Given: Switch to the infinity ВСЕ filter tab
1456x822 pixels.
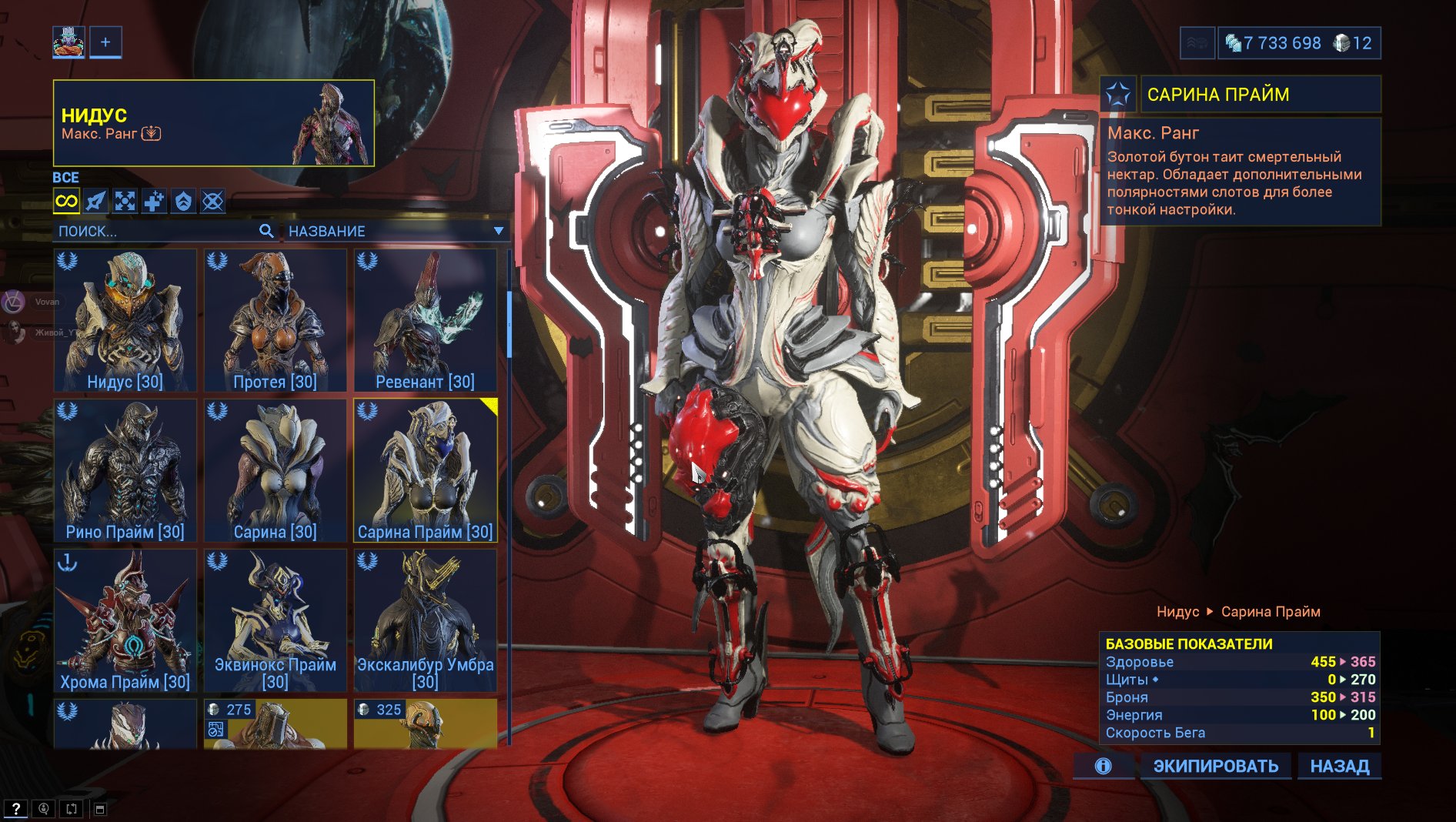Looking at the screenshot, I should (66, 202).
